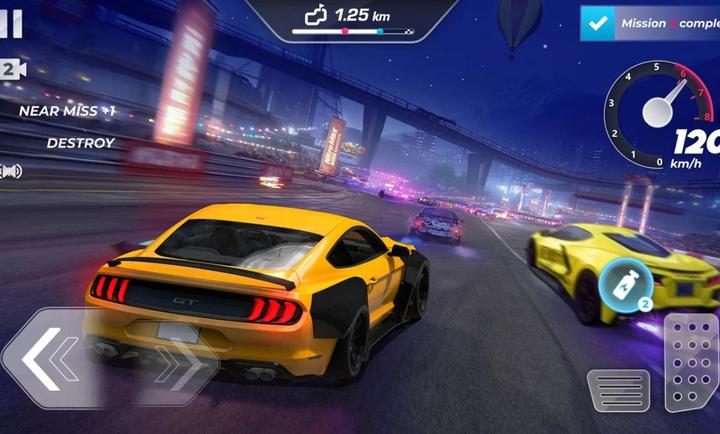Pause the race
The width and height of the screenshot is (720, 434).
12,24
